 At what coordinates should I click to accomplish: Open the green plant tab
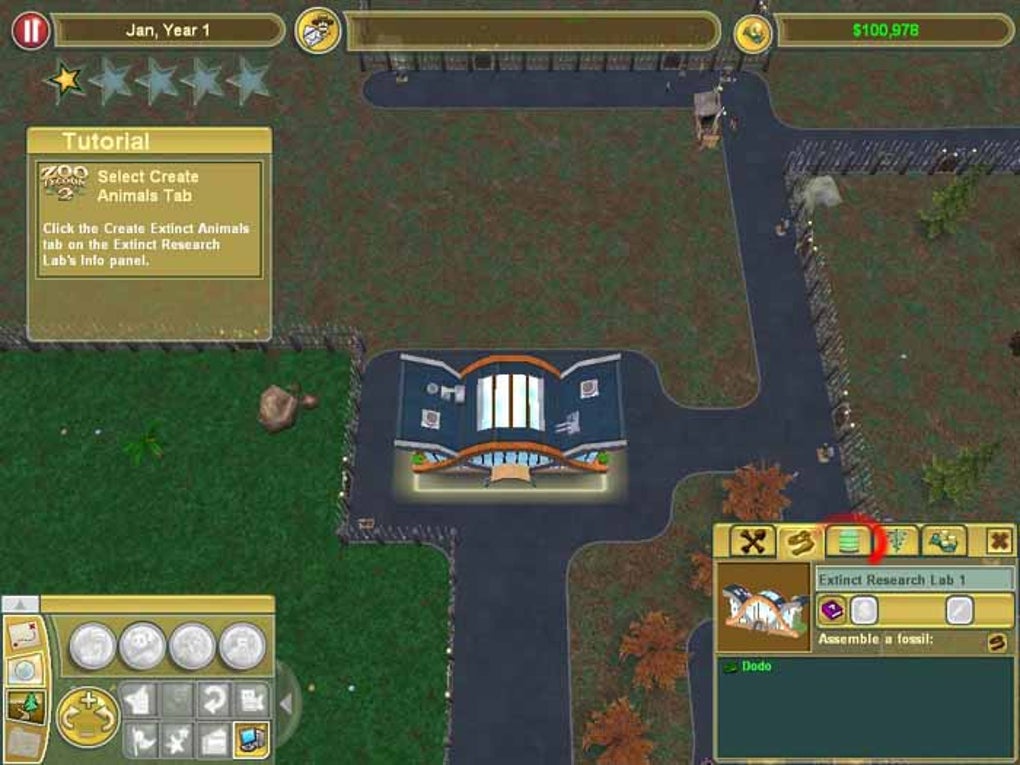click(897, 541)
